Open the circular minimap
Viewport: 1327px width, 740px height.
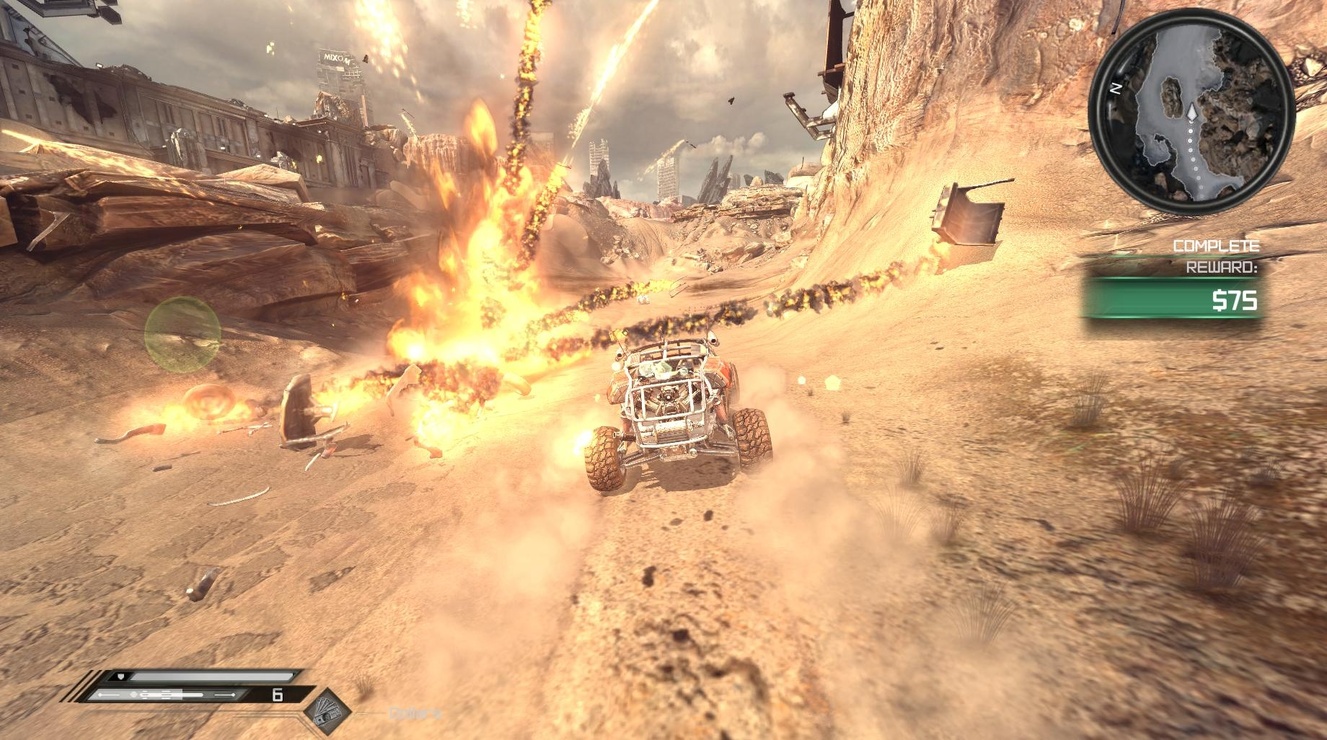point(1191,110)
